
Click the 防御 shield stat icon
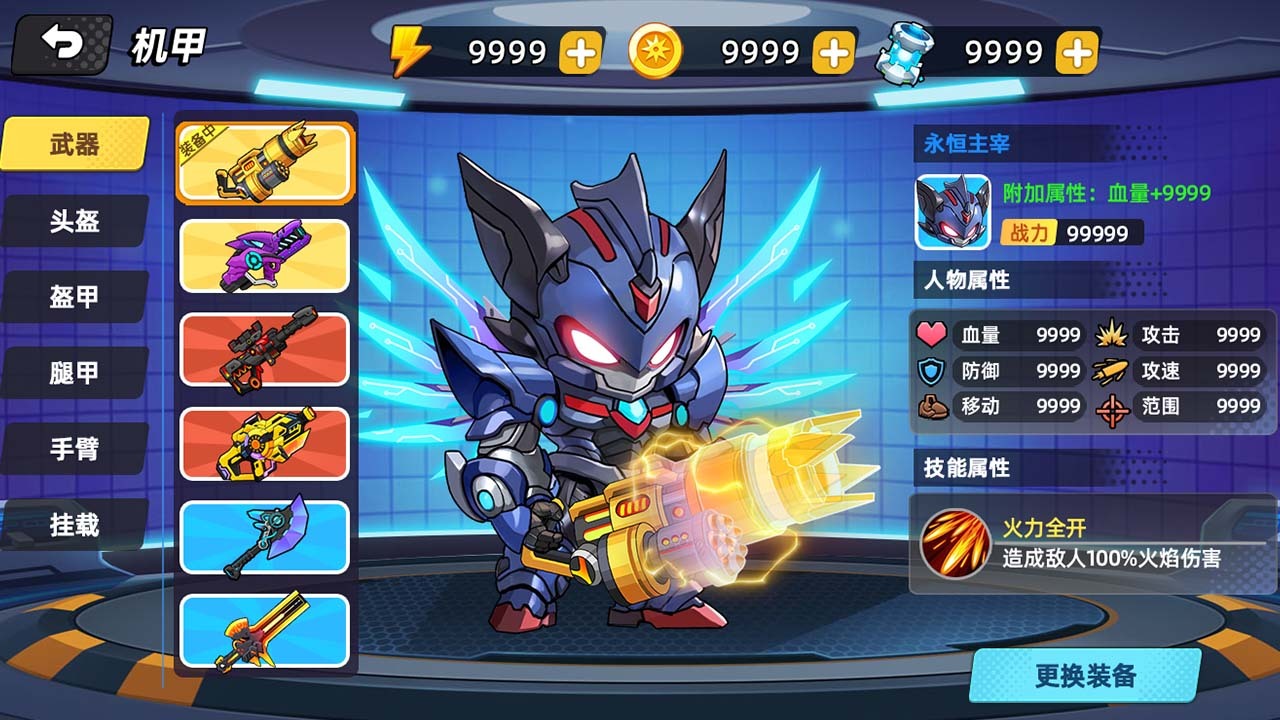pyautogui.click(x=930, y=371)
